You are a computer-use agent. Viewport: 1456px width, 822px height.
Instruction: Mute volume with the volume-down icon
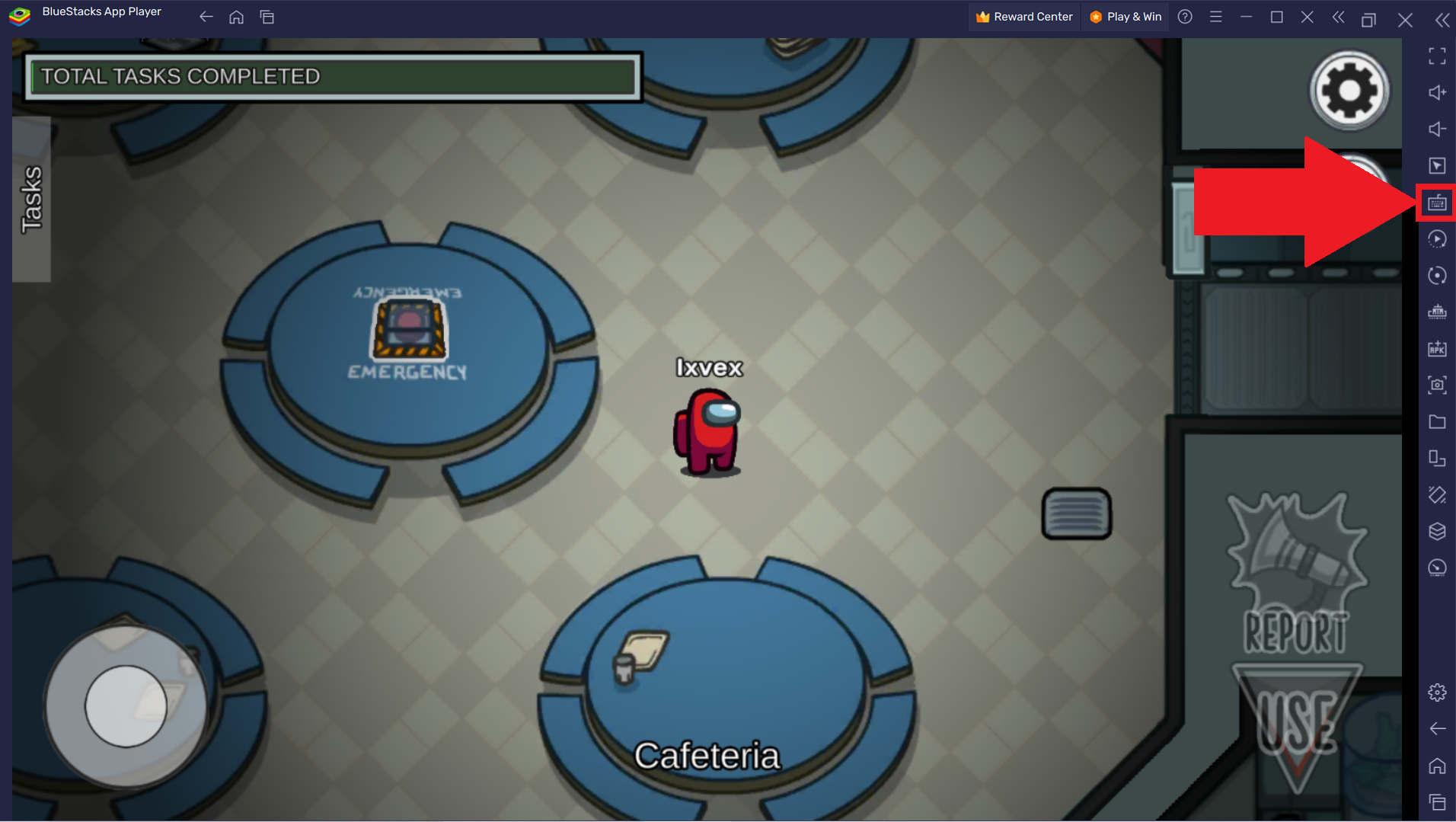click(1438, 129)
